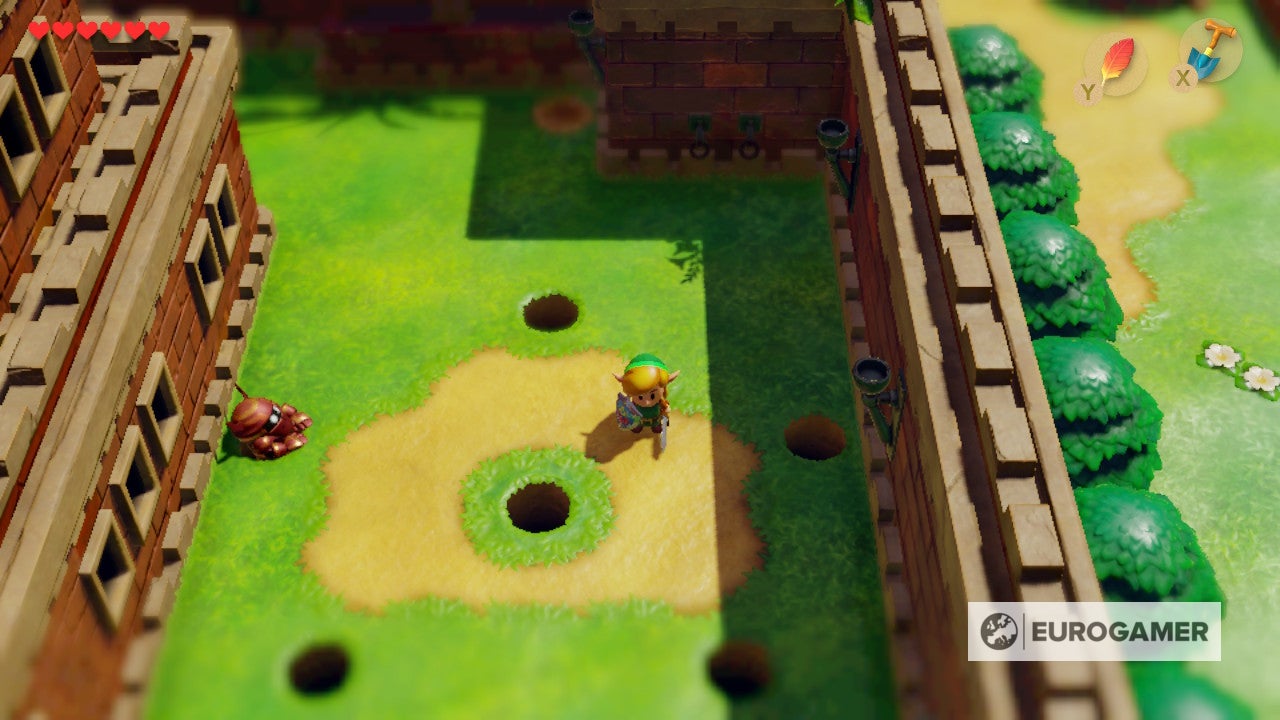Viewport: 1280px width, 720px height.
Task: Click the metal rings on the brick wall
Action: pos(723,150)
